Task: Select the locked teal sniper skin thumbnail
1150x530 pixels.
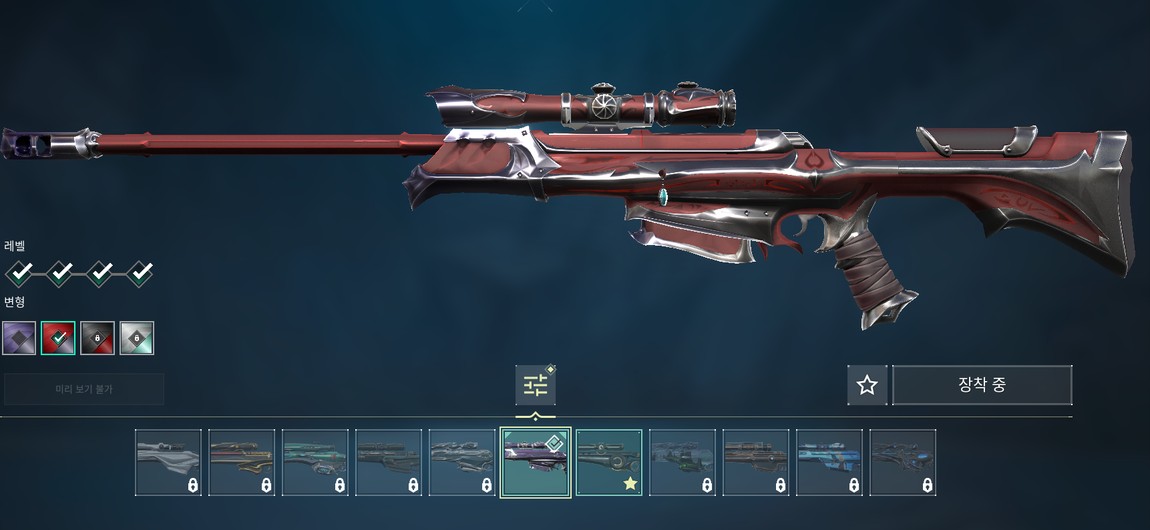Action: pos(315,462)
